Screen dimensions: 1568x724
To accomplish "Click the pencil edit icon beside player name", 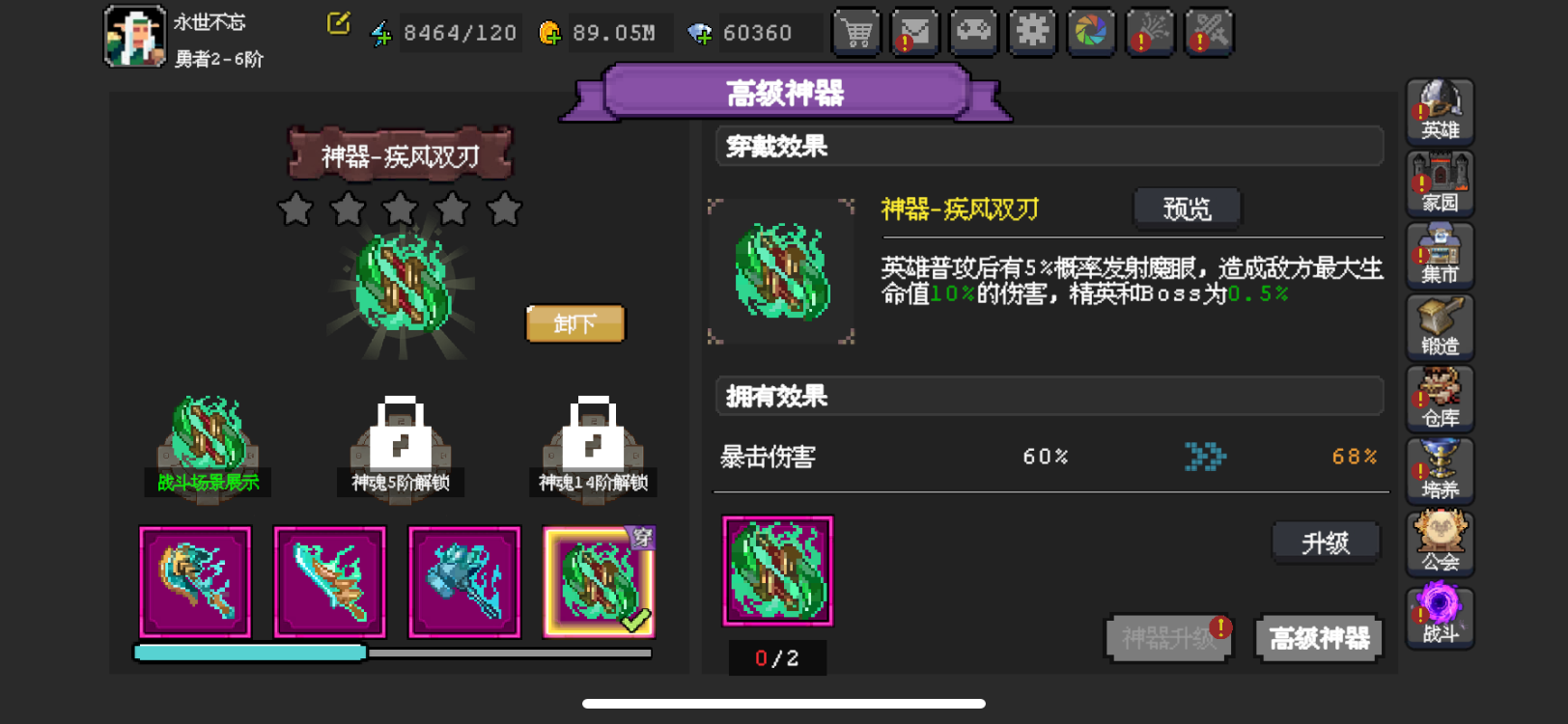I will [336, 25].
